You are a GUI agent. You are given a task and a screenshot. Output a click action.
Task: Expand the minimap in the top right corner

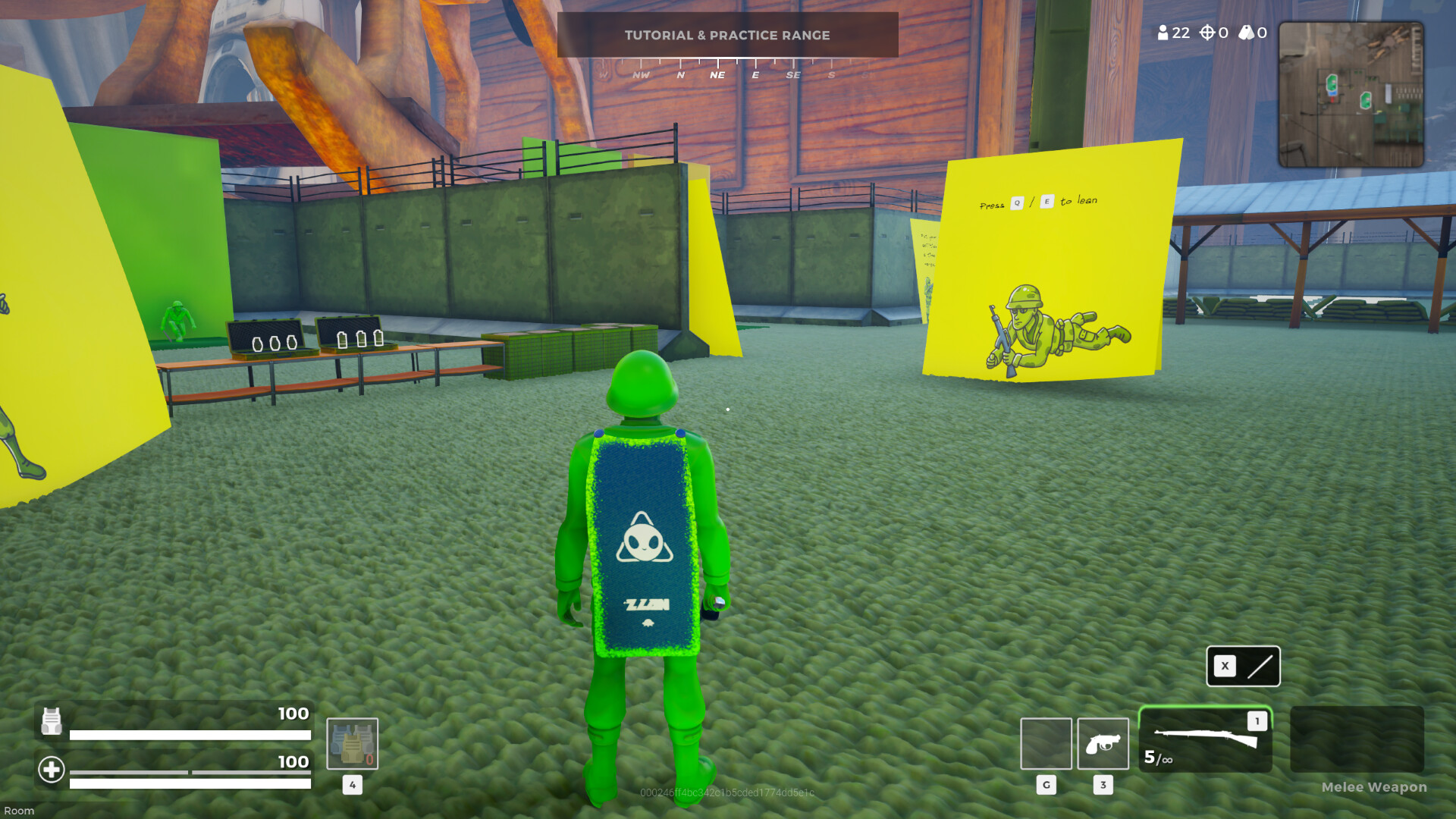(1351, 93)
